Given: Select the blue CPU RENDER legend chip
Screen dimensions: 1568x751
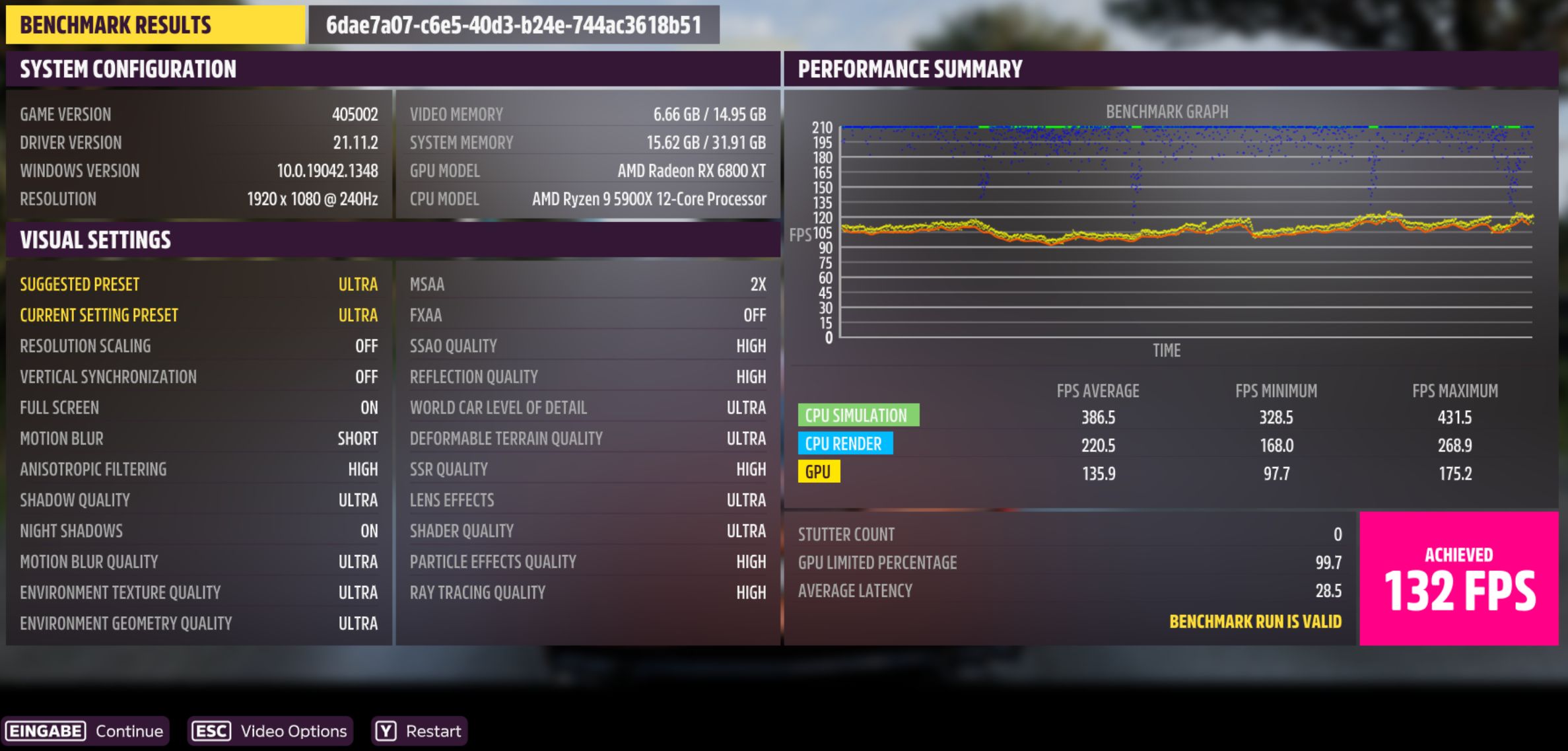Looking at the screenshot, I should coord(845,444).
